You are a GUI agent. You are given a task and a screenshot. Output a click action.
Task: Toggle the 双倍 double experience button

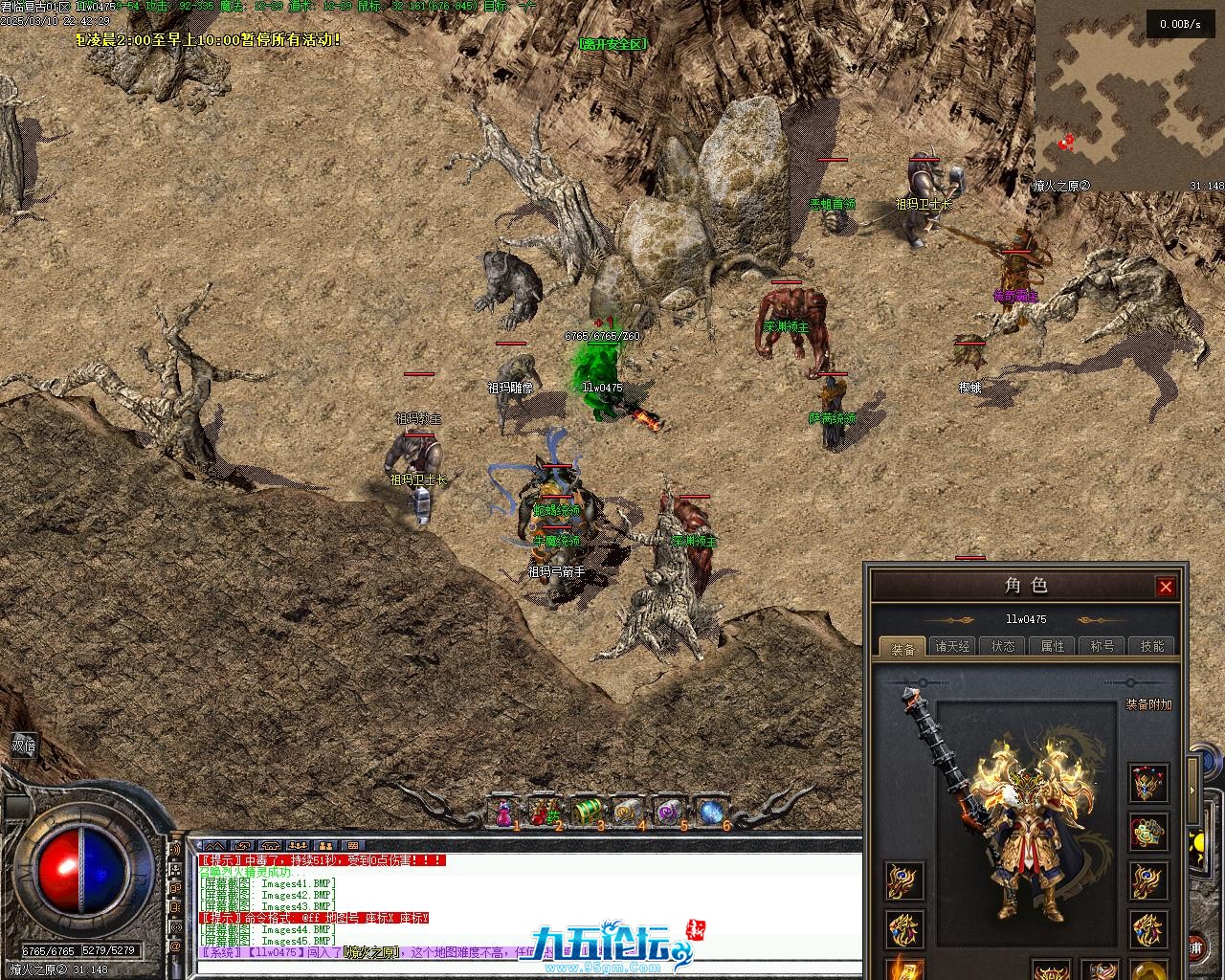tap(23, 746)
